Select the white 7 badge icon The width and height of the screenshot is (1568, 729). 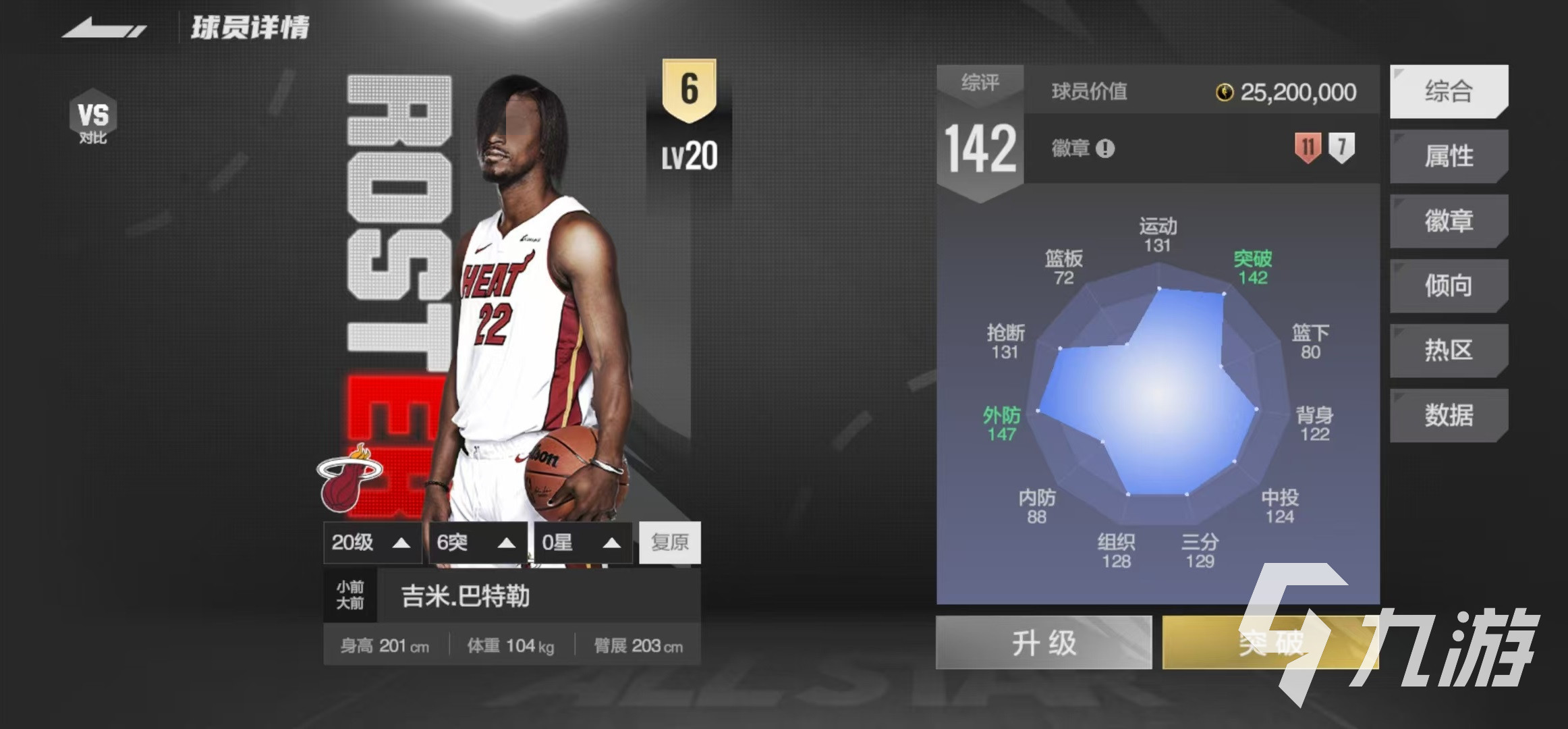pos(1341,148)
